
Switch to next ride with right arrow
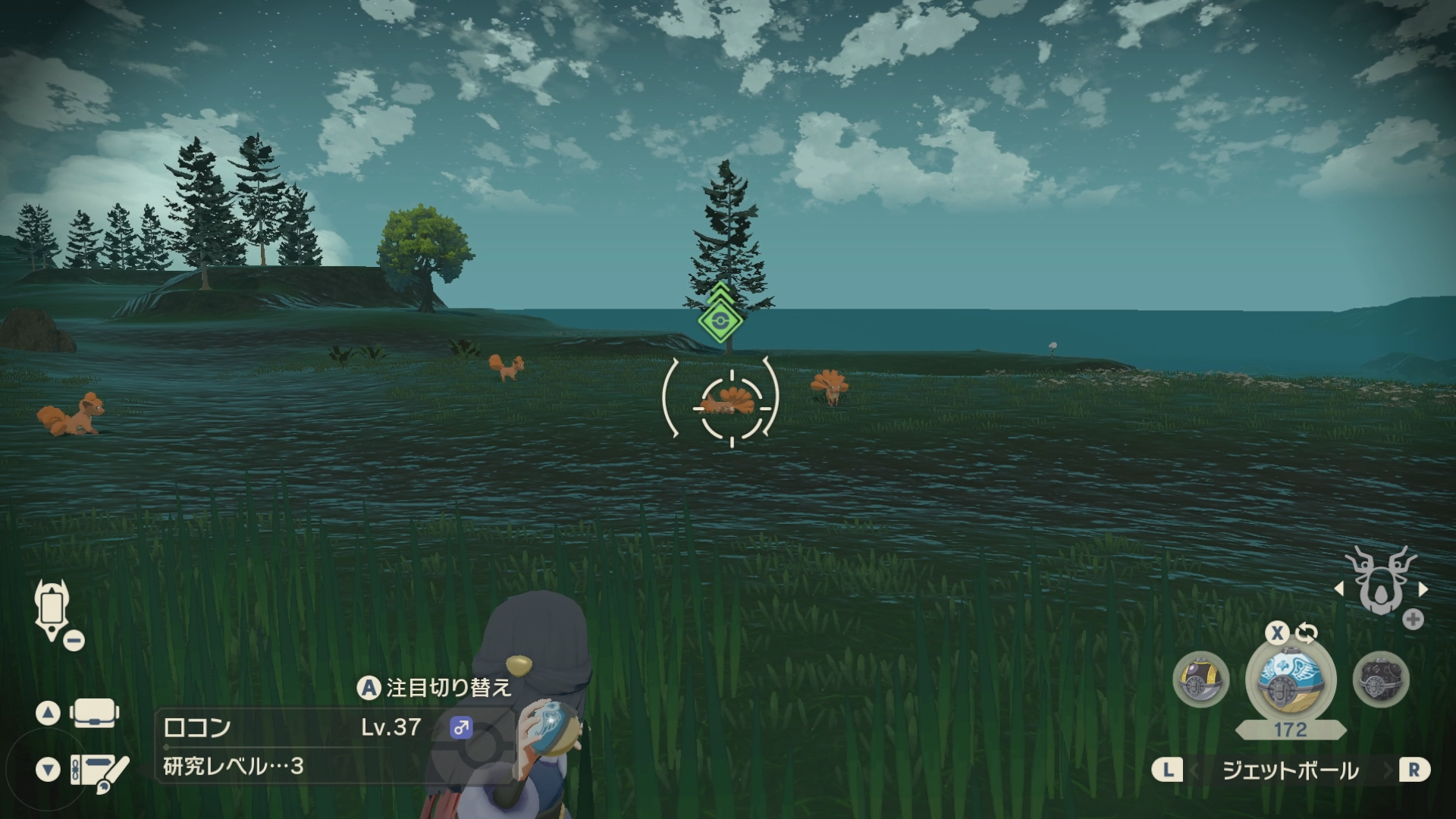pos(1423,588)
